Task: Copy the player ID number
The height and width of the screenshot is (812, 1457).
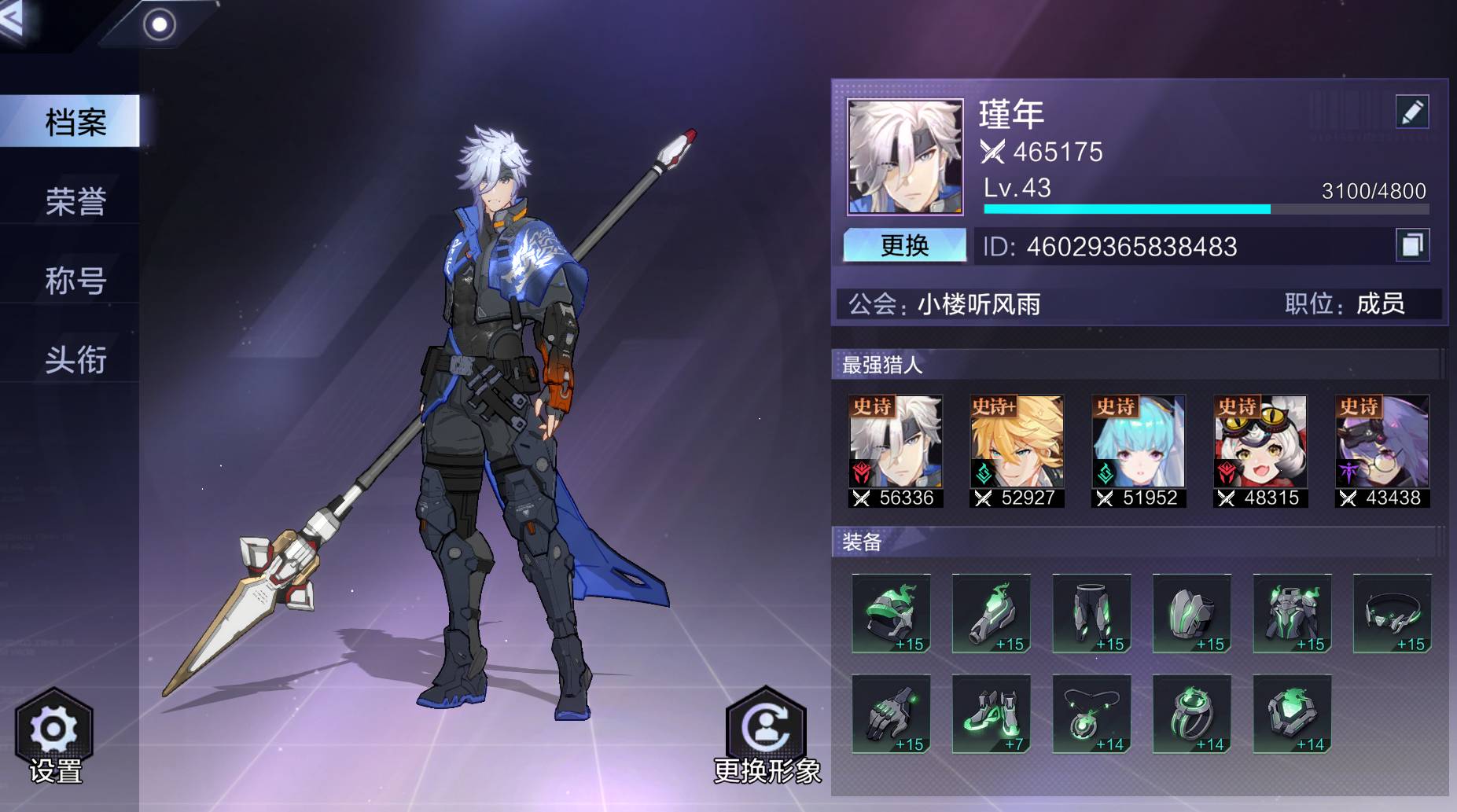Action: [x=1411, y=245]
